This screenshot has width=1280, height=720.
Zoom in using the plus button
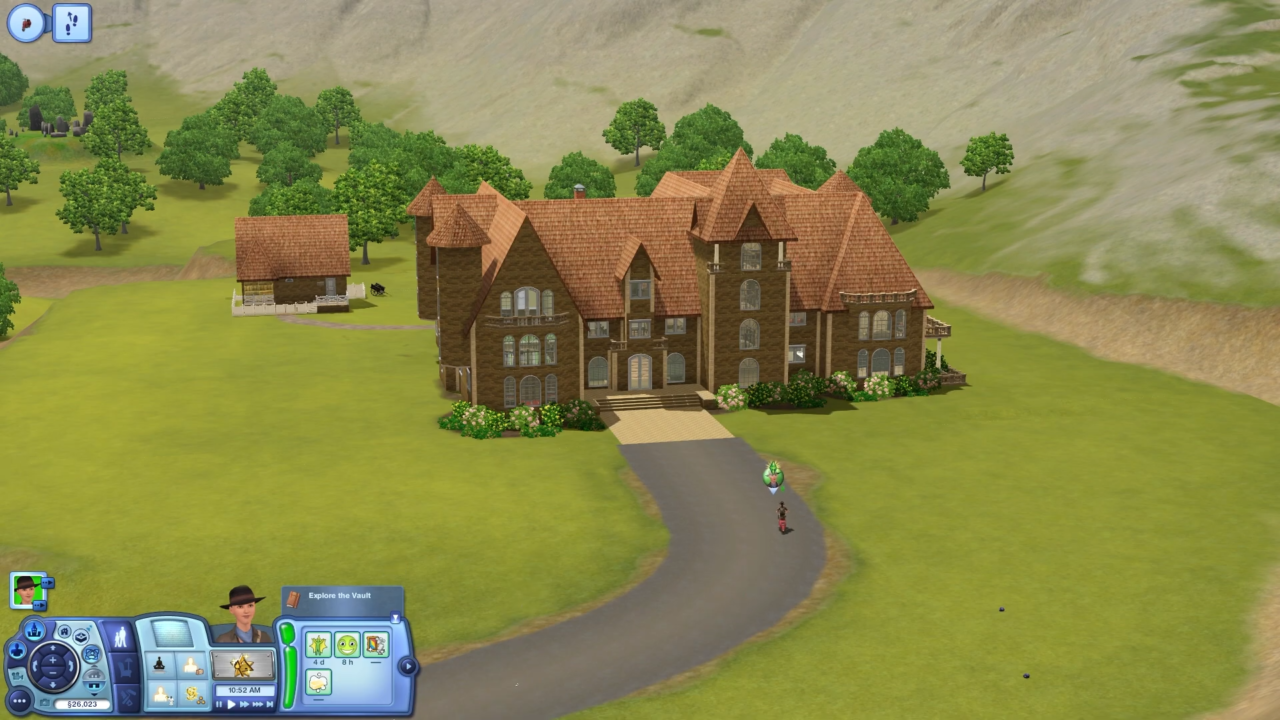point(52,659)
